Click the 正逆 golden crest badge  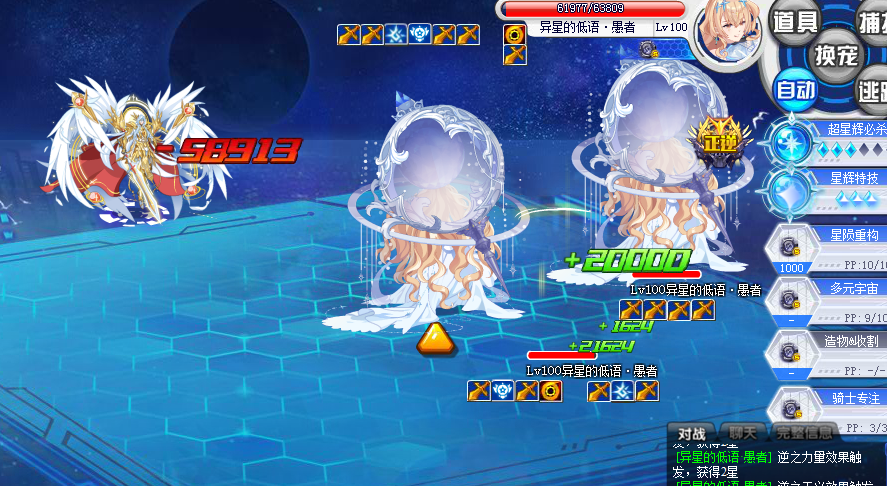(718, 139)
